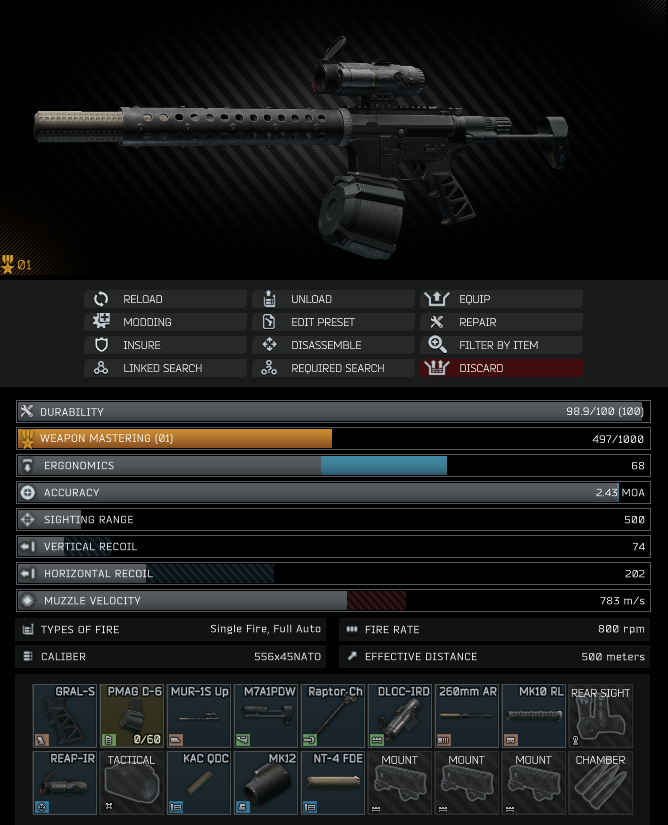Viewport: 668px width, 825px height.
Task: Disassemble the weapon
Action: 333,345
